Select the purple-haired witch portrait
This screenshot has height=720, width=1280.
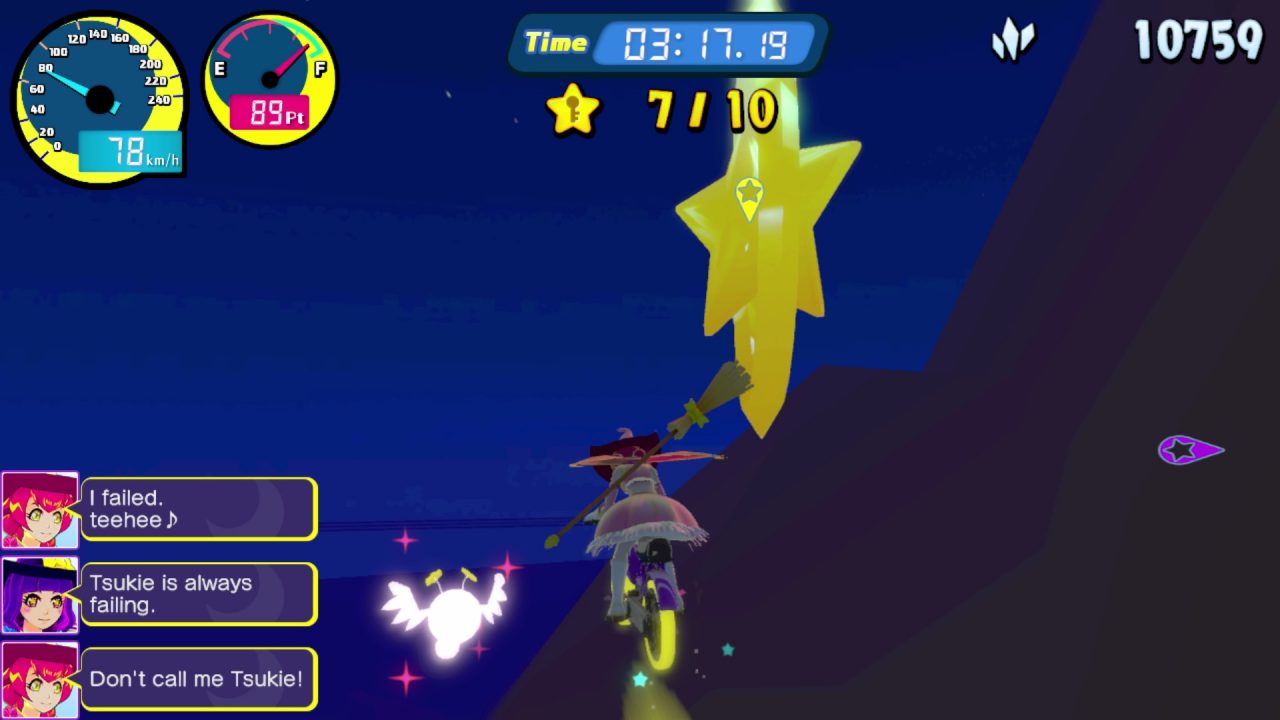click(x=40, y=595)
